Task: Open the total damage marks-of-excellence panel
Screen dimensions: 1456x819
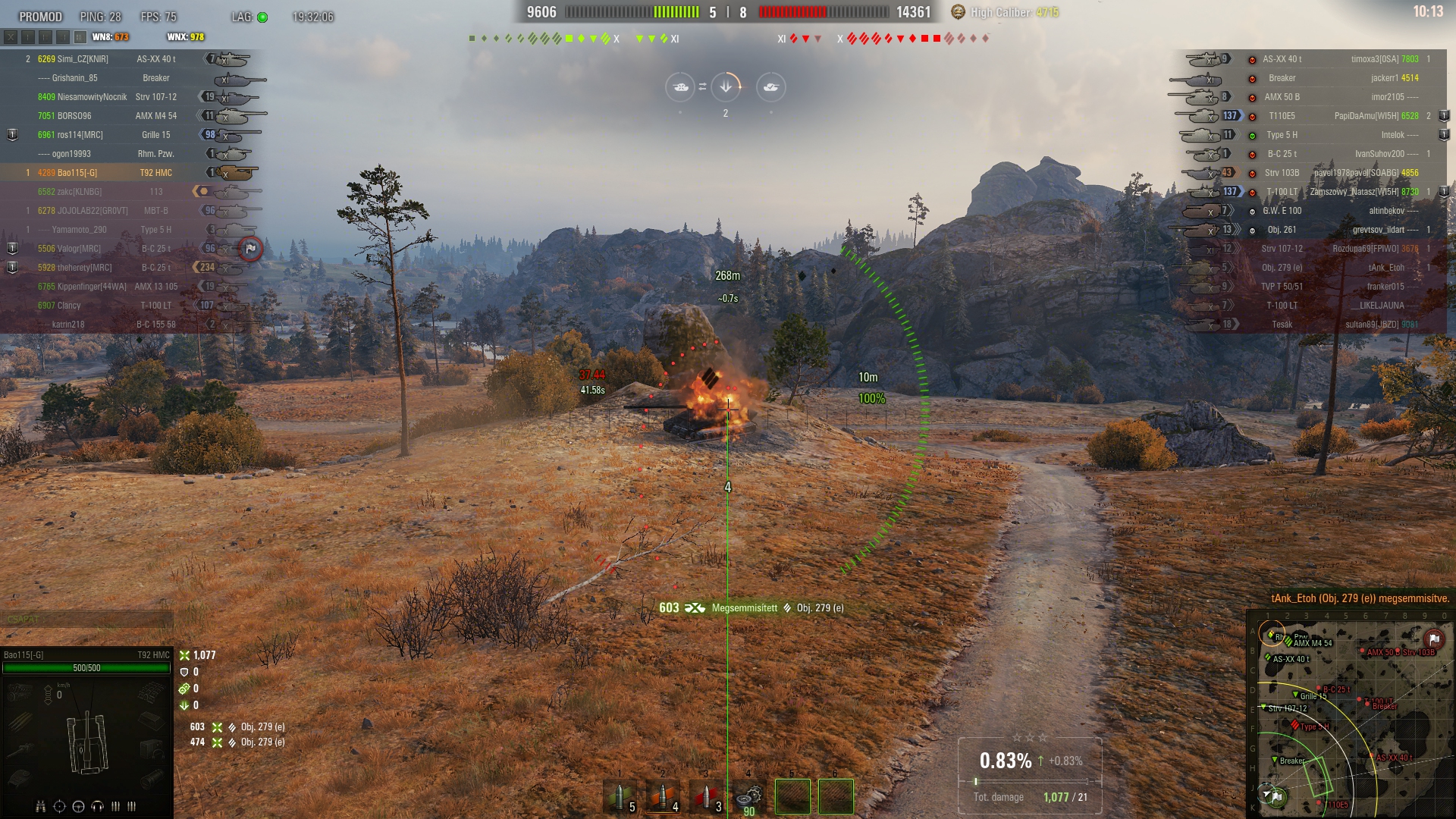Action: [x=1029, y=775]
